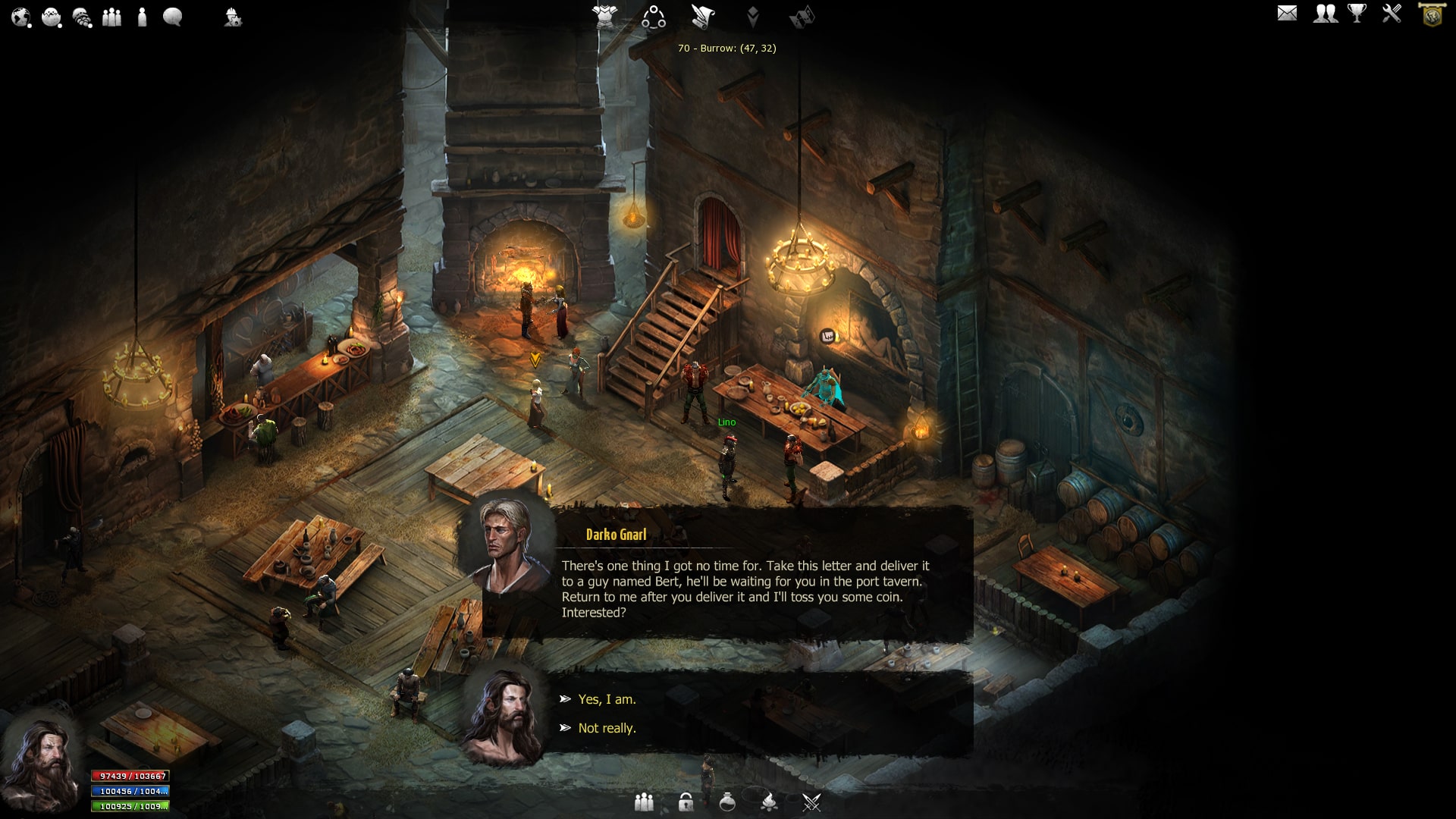
Task: Open the trophy achievements icon
Action: pos(1357,14)
